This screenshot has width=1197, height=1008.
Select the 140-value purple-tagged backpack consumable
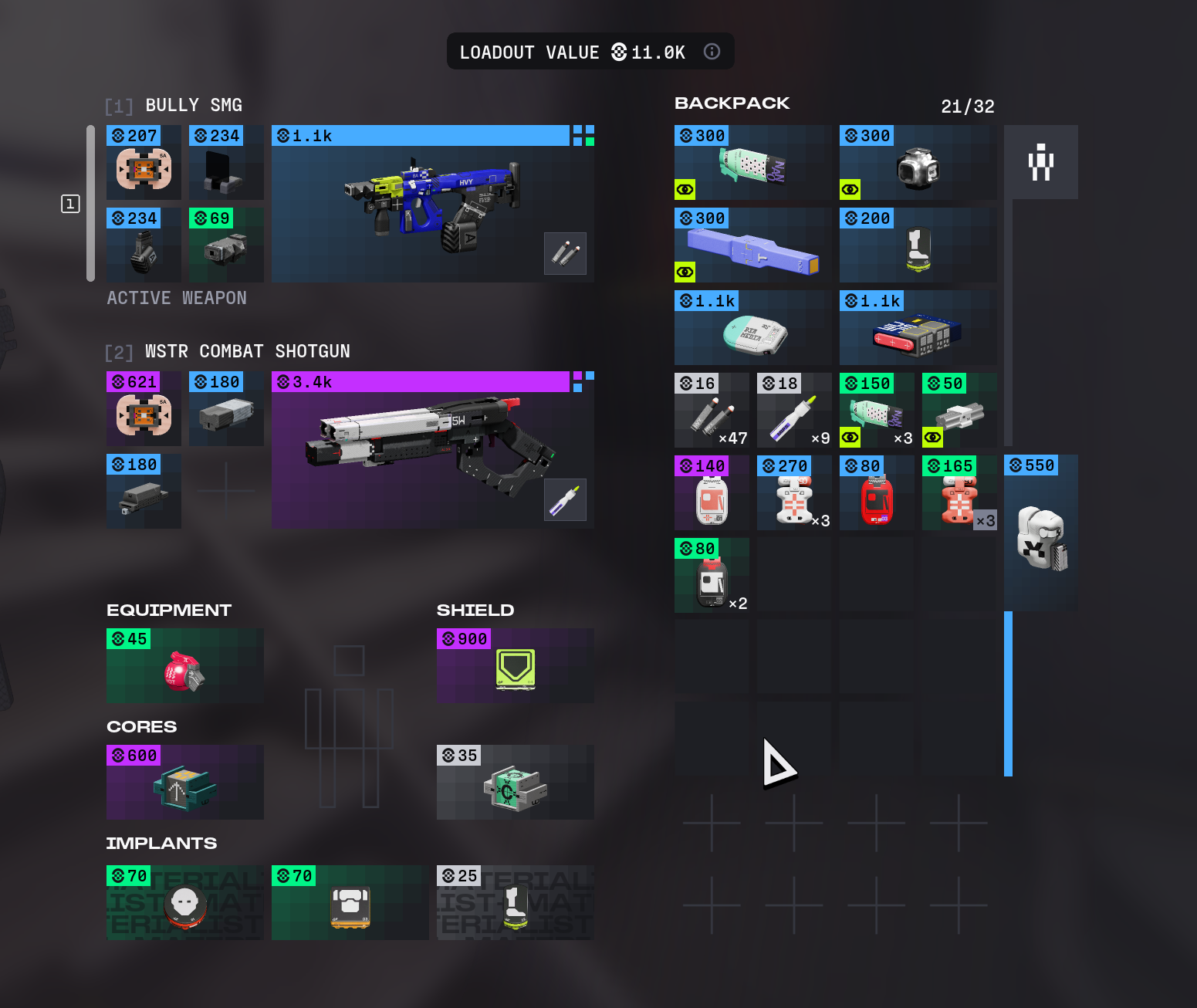712,493
